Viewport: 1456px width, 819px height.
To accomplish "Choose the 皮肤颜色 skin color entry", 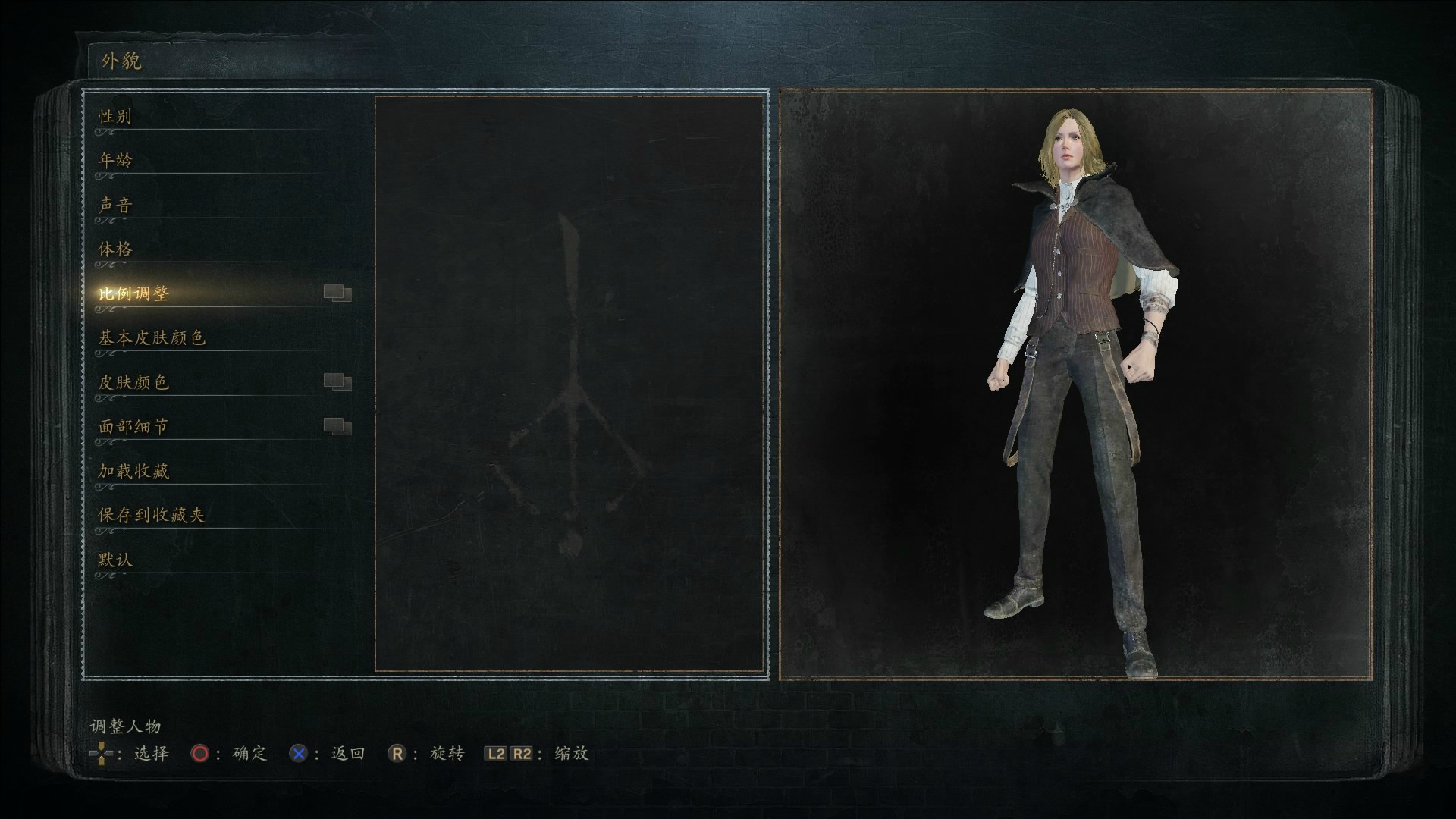I will (133, 382).
